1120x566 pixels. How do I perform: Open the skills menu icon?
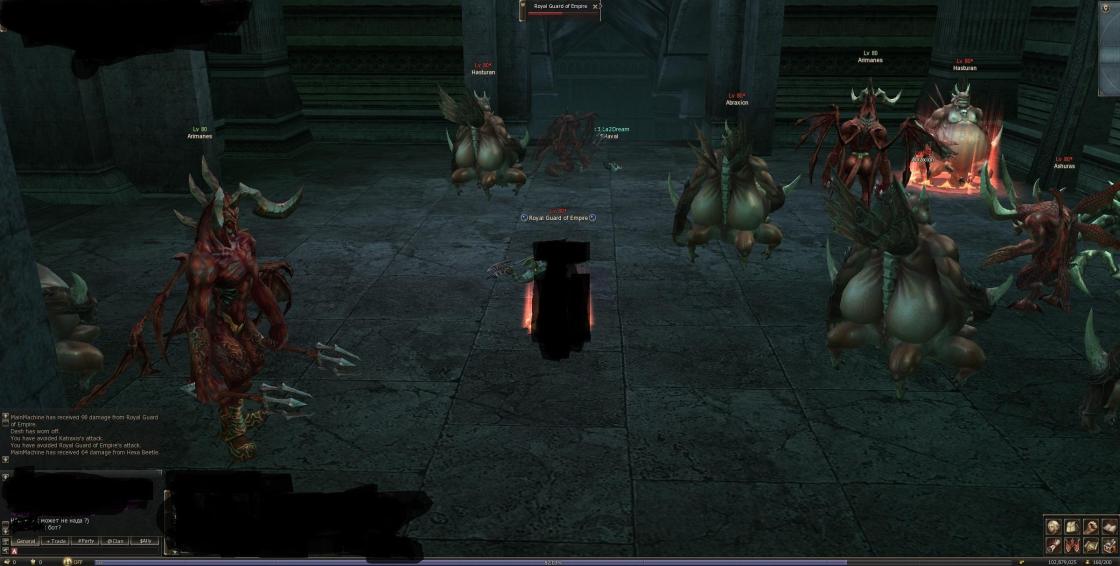coord(1109,526)
